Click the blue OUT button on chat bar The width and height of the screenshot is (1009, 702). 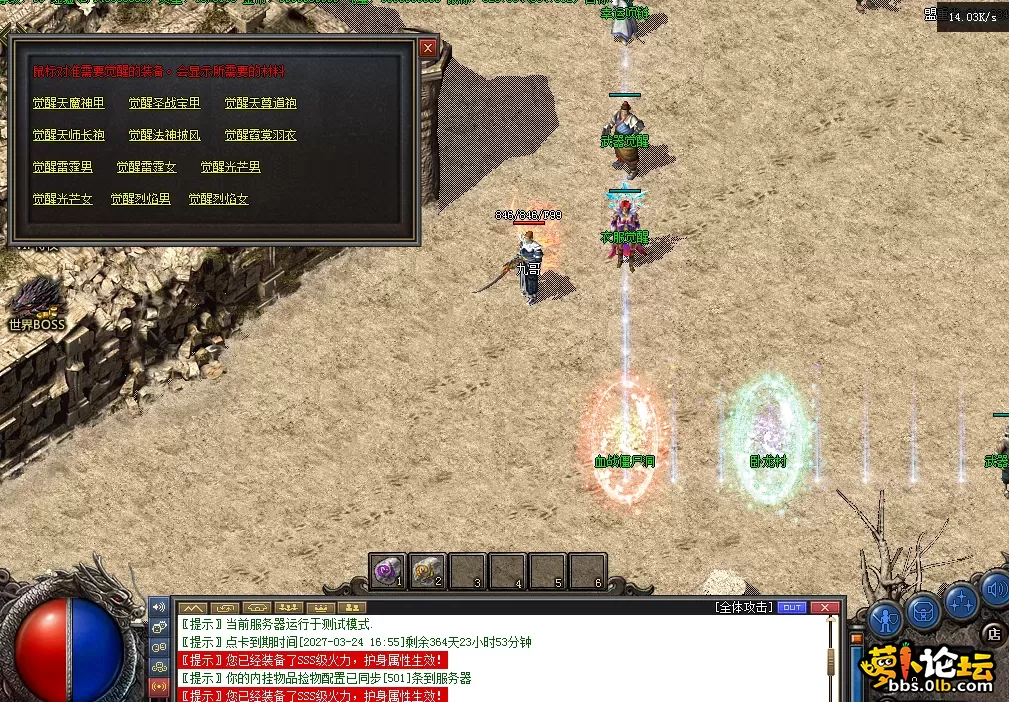[x=791, y=607]
